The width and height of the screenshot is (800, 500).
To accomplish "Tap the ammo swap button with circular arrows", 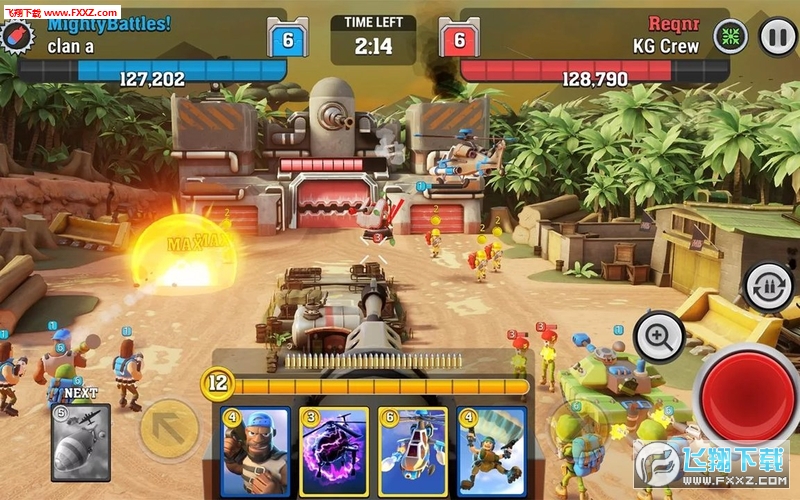I will coord(770,285).
